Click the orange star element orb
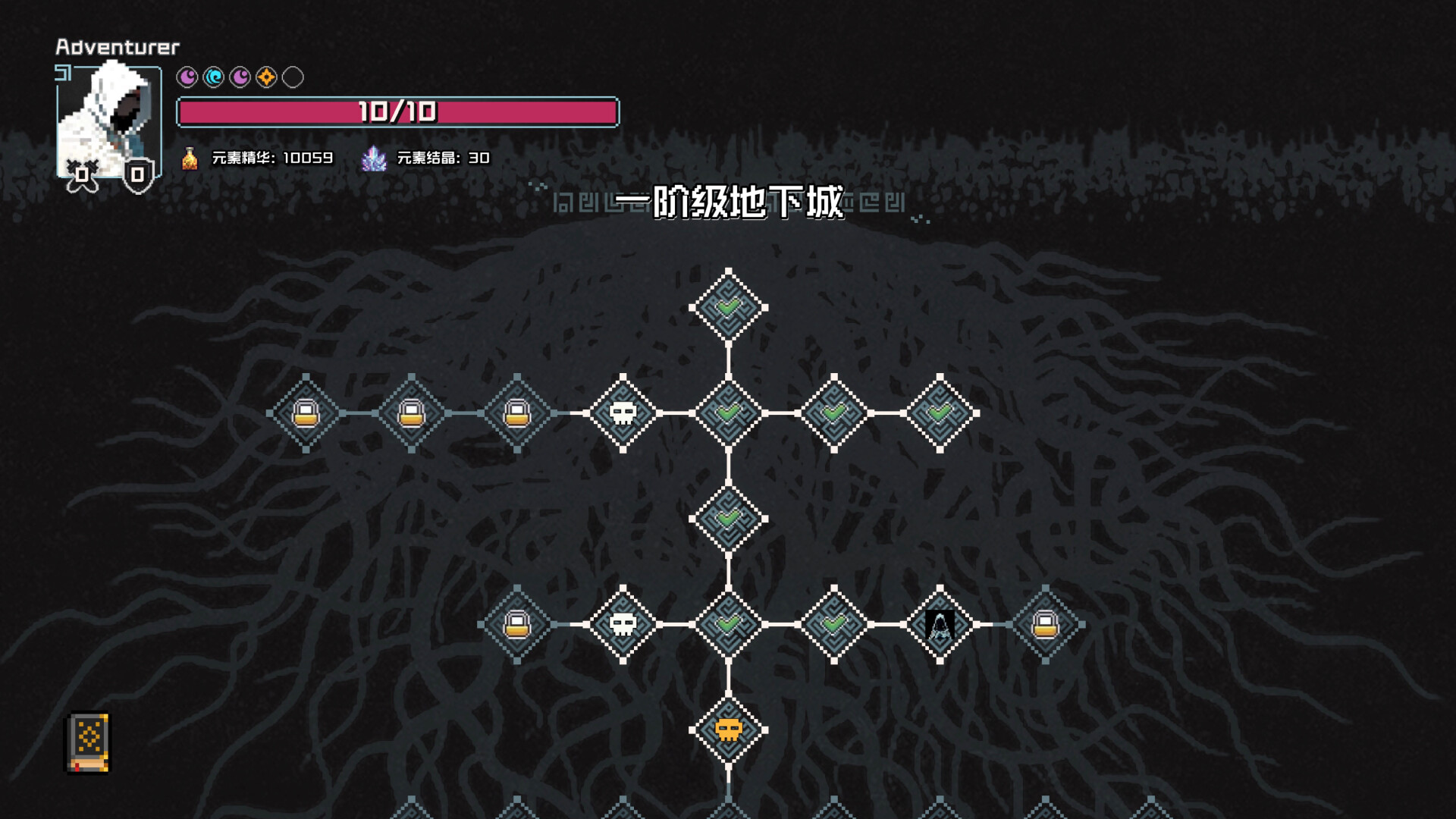The image size is (1456, 819). click(x=266, y=76)
